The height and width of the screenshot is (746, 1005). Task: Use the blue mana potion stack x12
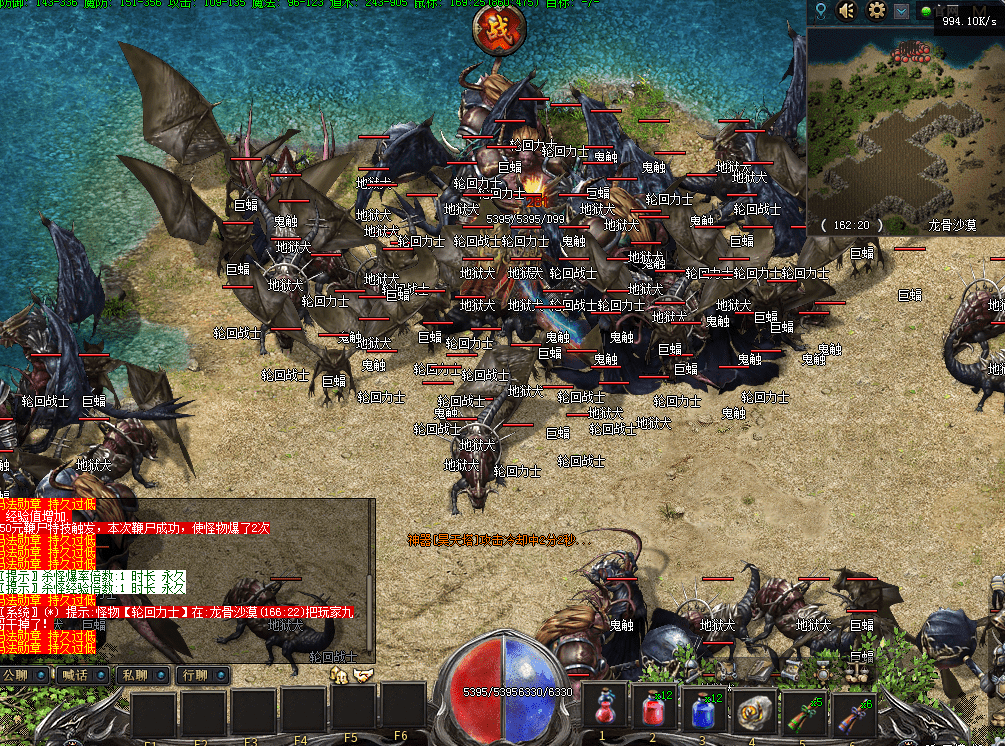coord(705,711)
